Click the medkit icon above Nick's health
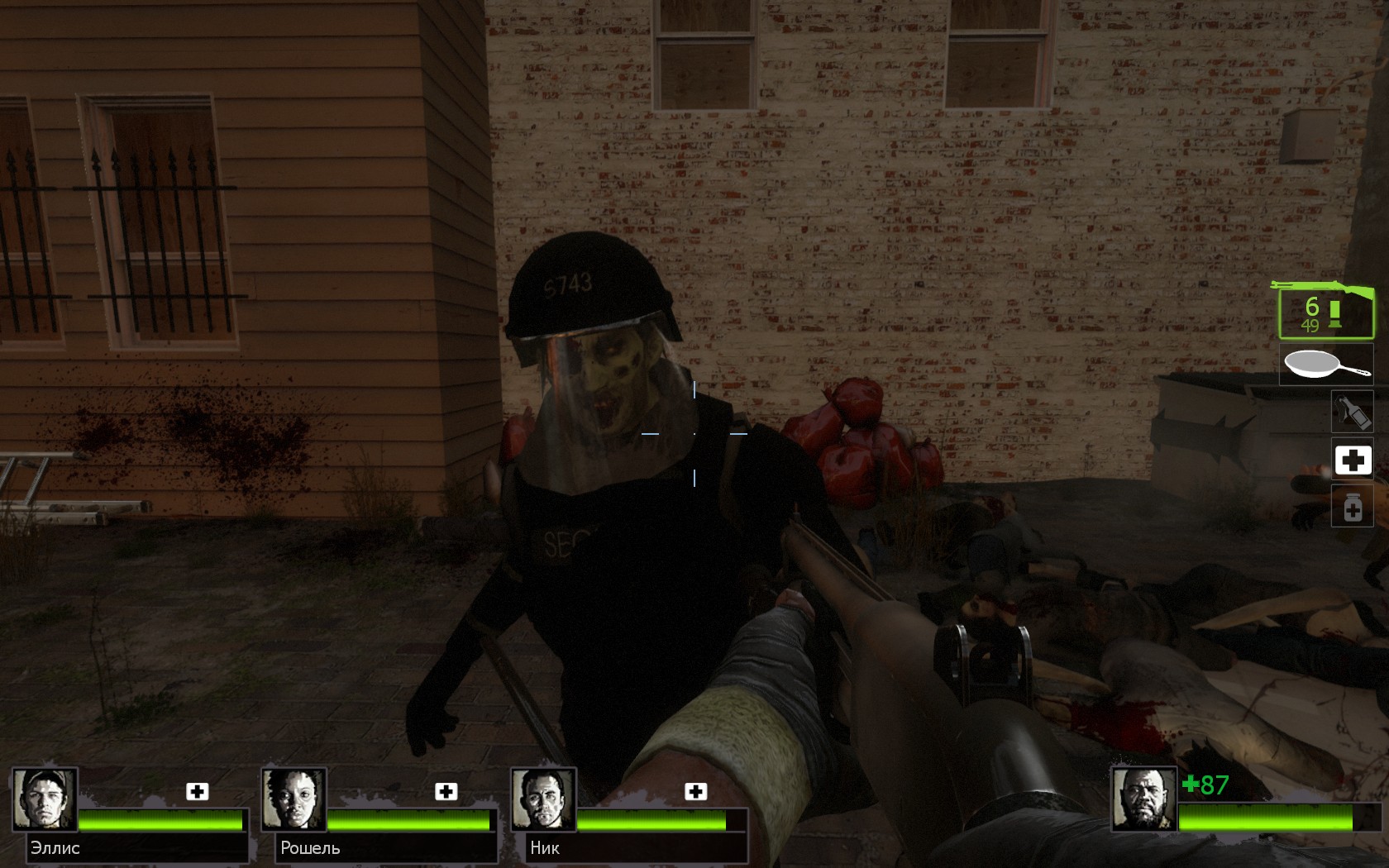The height and width of the screenshot is (868, 1389). [x=696, y=791]
